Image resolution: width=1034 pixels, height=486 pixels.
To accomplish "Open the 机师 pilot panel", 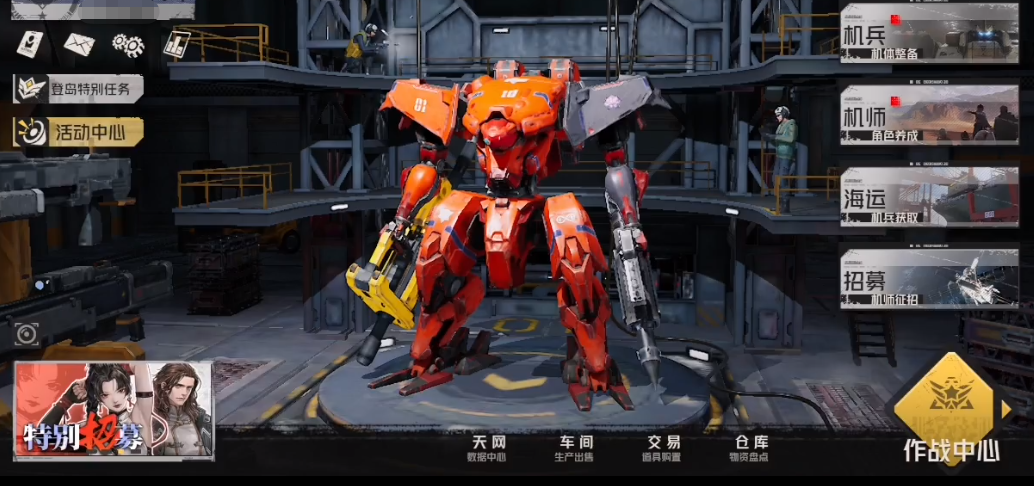I will 929,115.
